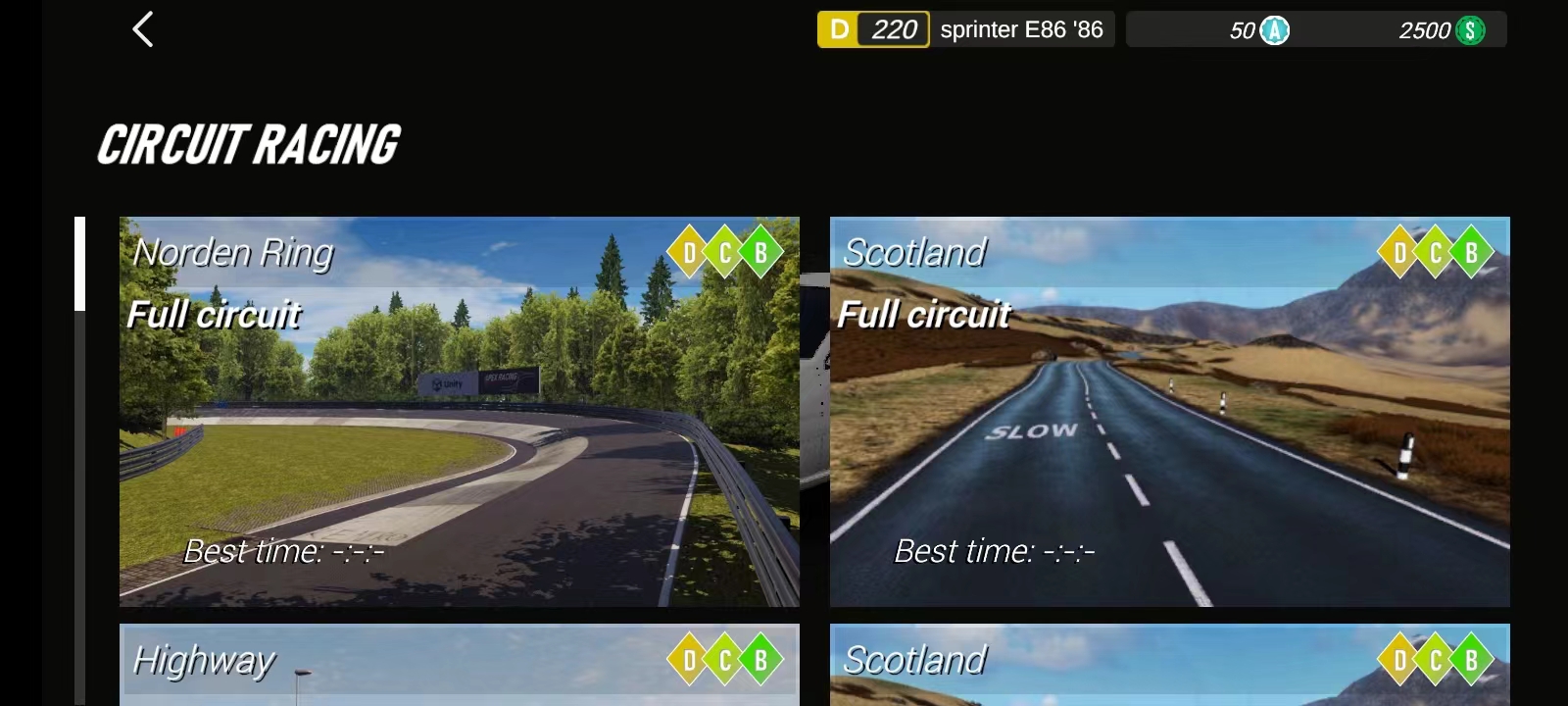
Task: Go back using the left chevron arrow
Action: pos(143,30)
